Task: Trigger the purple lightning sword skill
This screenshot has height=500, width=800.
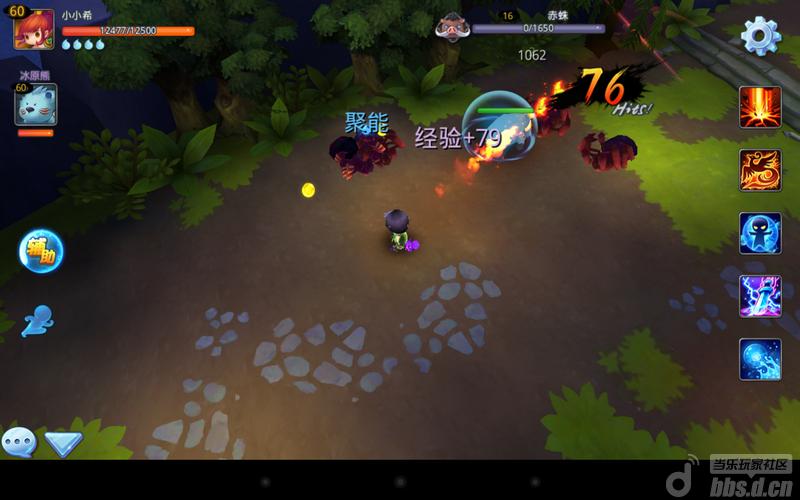Action: pos(760,296)
